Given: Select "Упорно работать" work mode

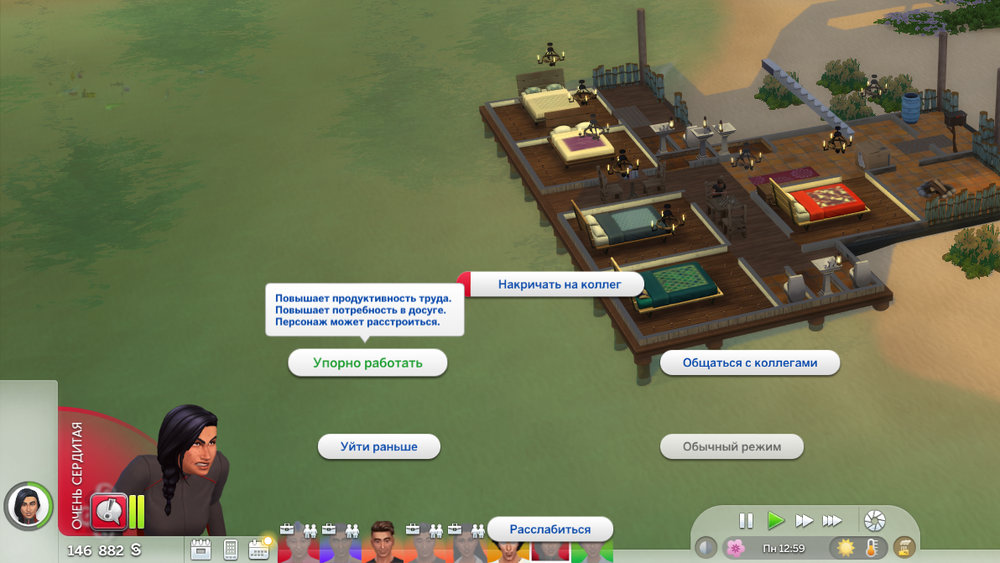Looking at the screenshot, I should click(367, 363).
